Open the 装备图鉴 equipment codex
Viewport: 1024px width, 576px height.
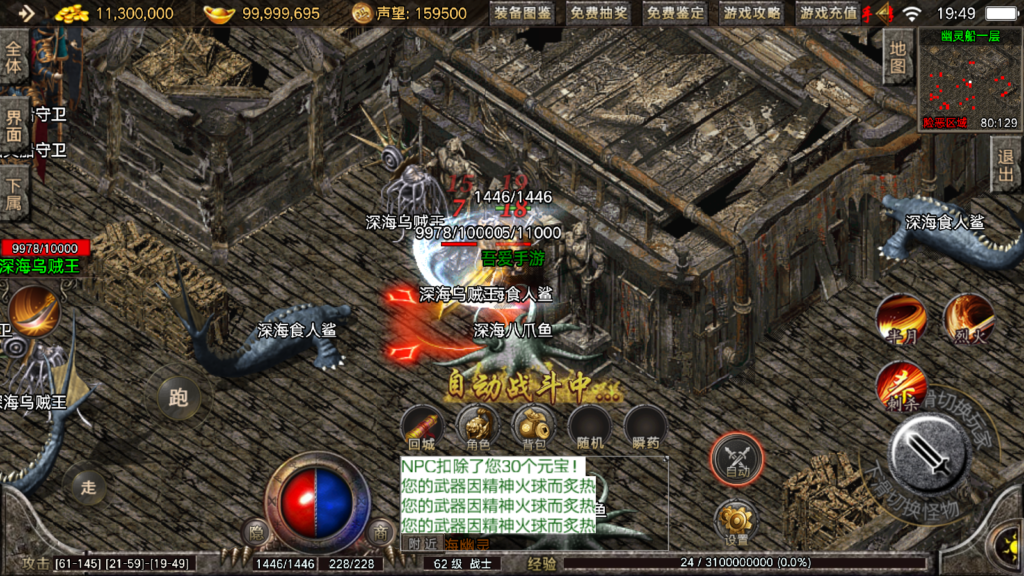pyautogui.click(x=523, y=14)
